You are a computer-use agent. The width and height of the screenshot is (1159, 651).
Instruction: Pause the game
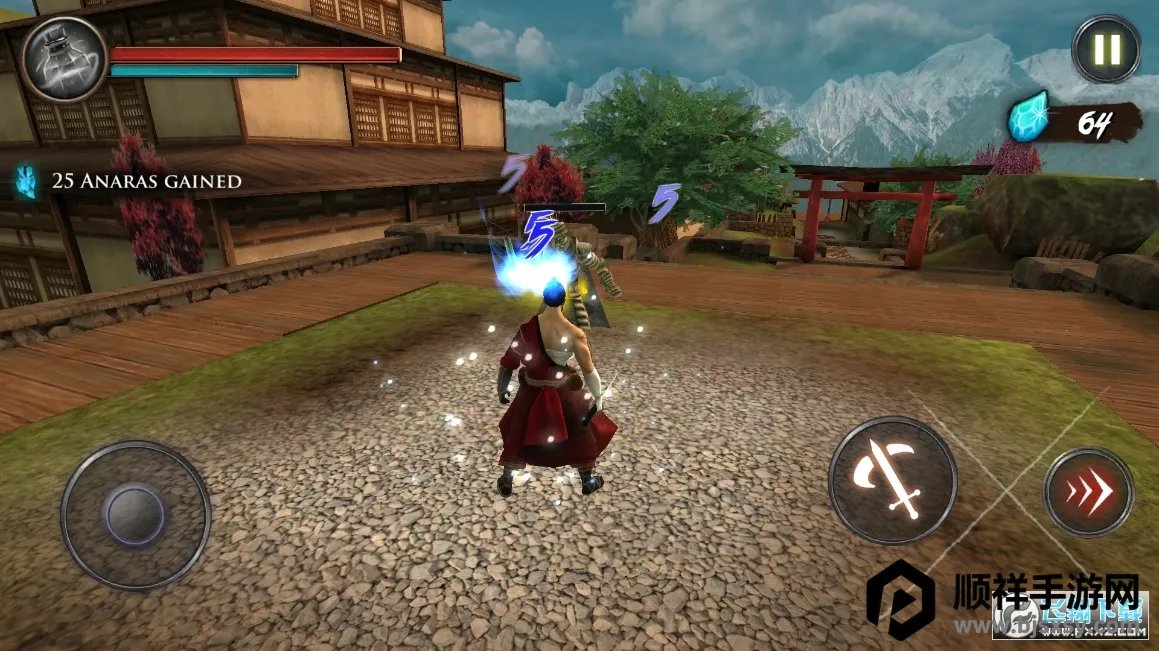click(1106, 48)
